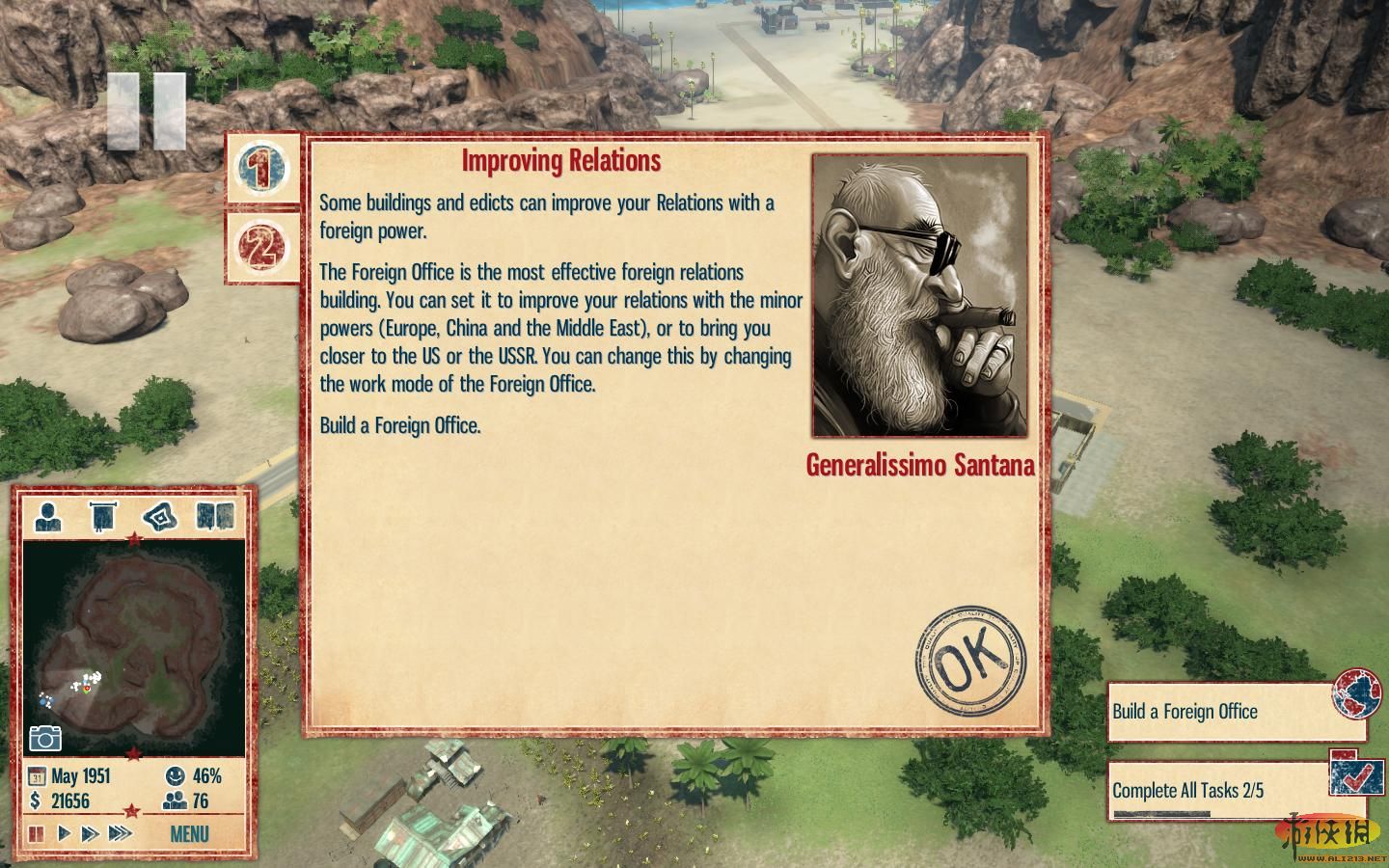Screen dimensions: 1389x868
Task: Pause the game with the red pause button
Action: [x=37, y=833]
